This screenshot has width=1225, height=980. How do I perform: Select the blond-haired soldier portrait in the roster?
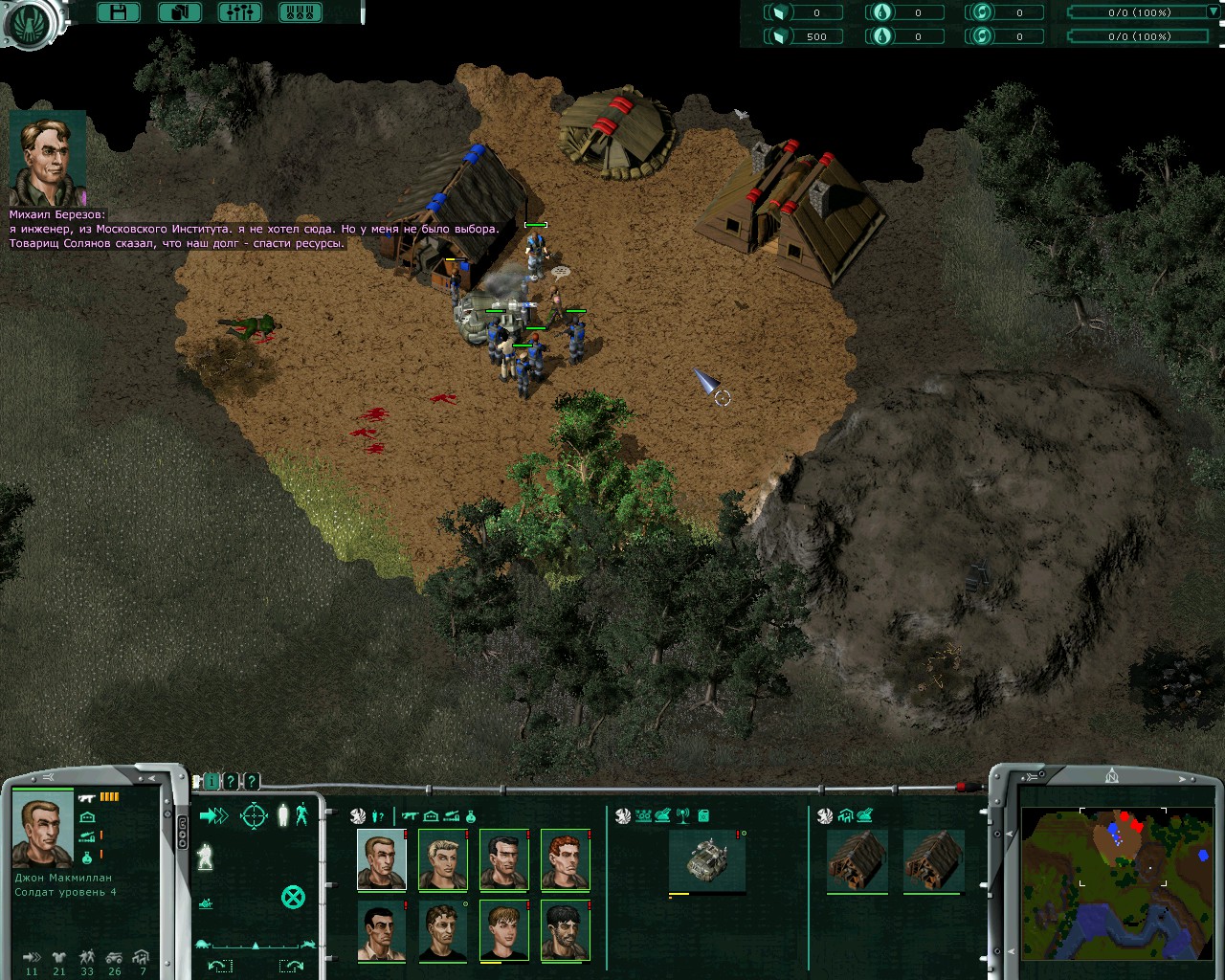click(x=443, y=859)
